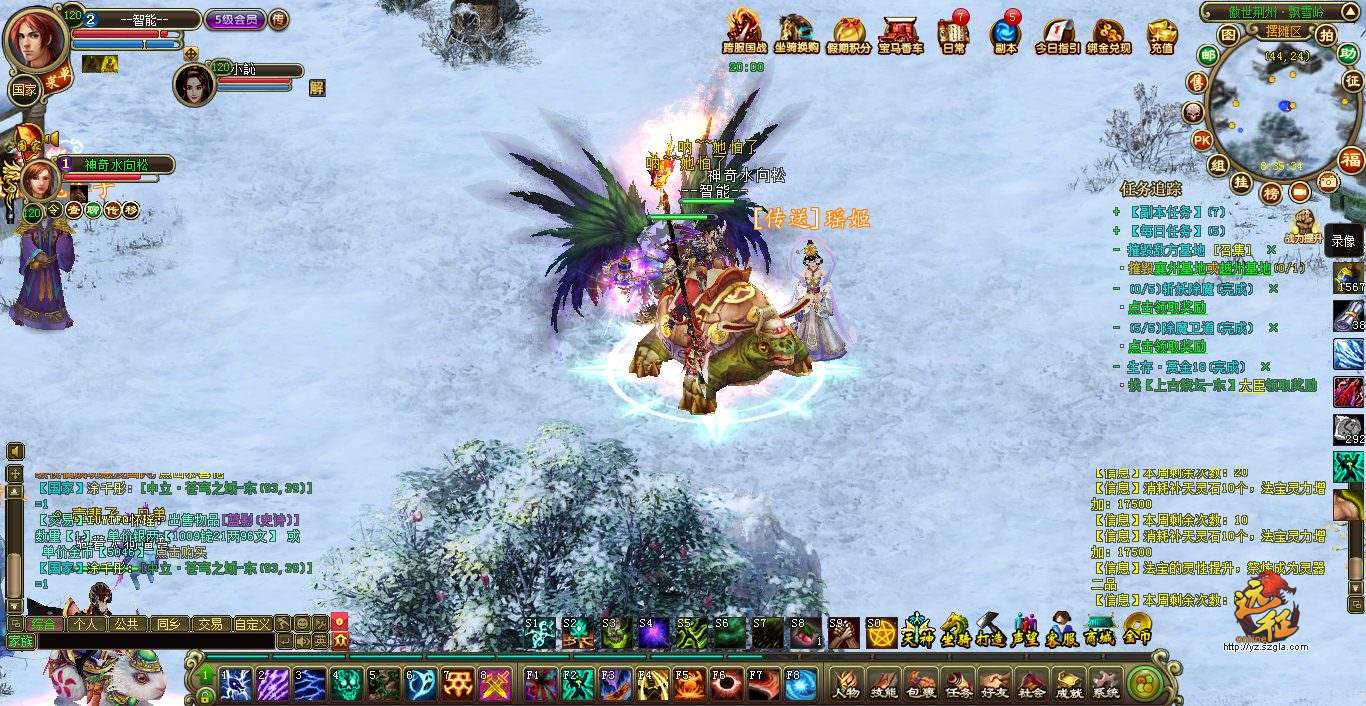Click 点击领取奖励 under 斩妖除魔 quest
The height and width of the screenshot is (706, 1366).
(1166, 308)
